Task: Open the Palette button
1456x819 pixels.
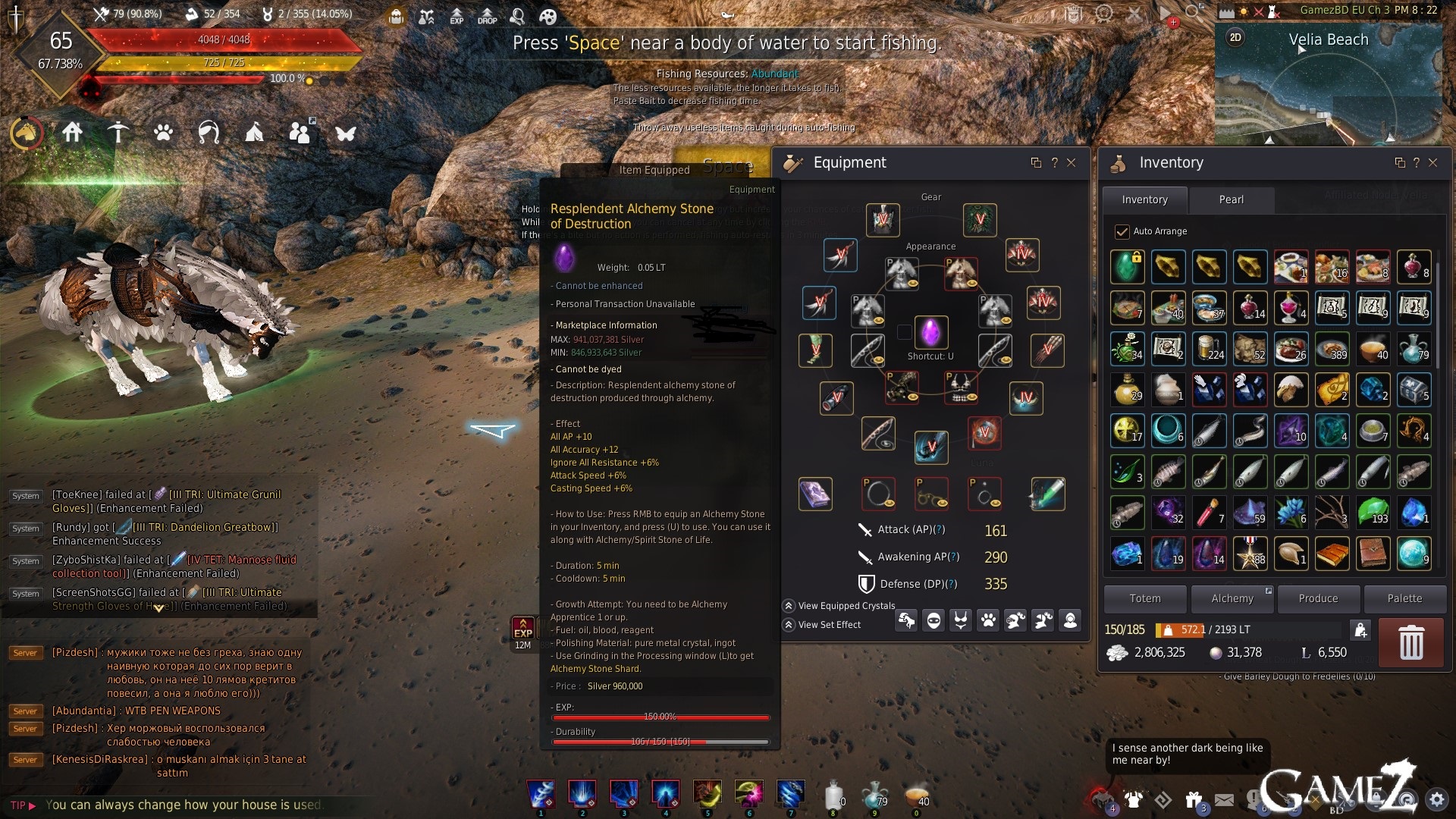Action: [1404, 598]
